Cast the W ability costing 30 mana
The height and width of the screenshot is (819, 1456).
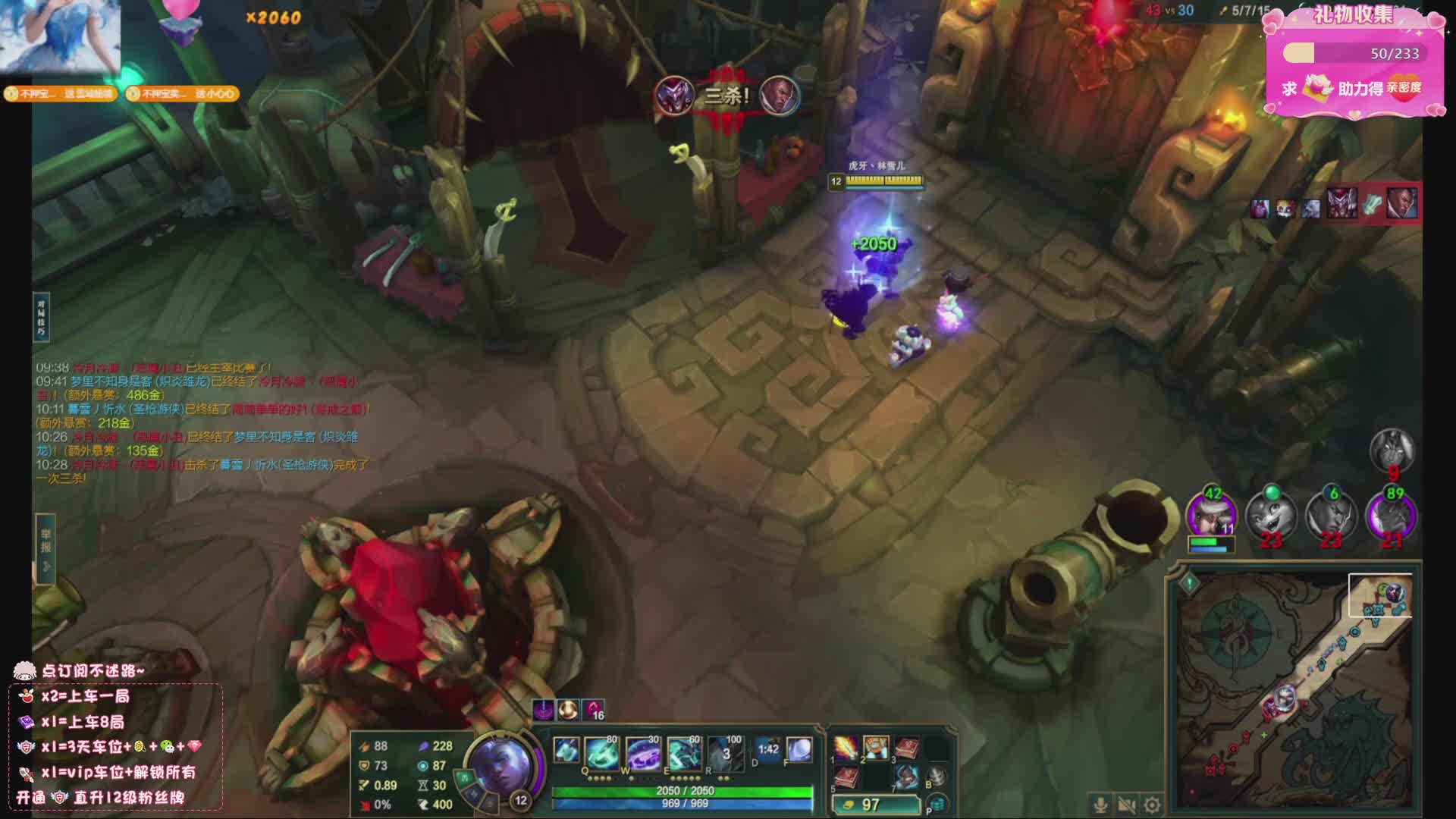643,753
